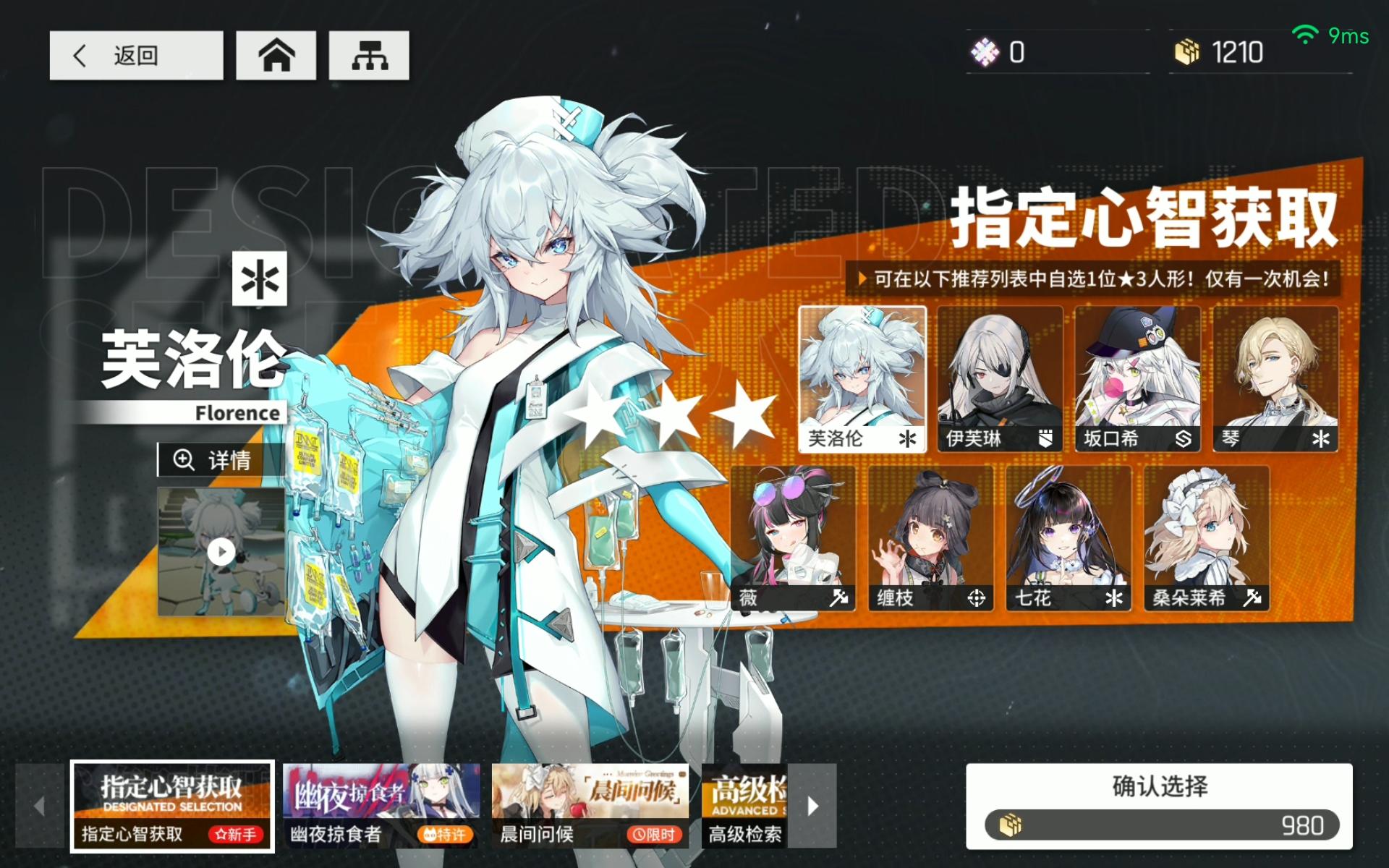Image resolution: width=1389 pixels, height=868 pixels.
Task: Play the character preview video thumbnail
Action: click(222, 552)
